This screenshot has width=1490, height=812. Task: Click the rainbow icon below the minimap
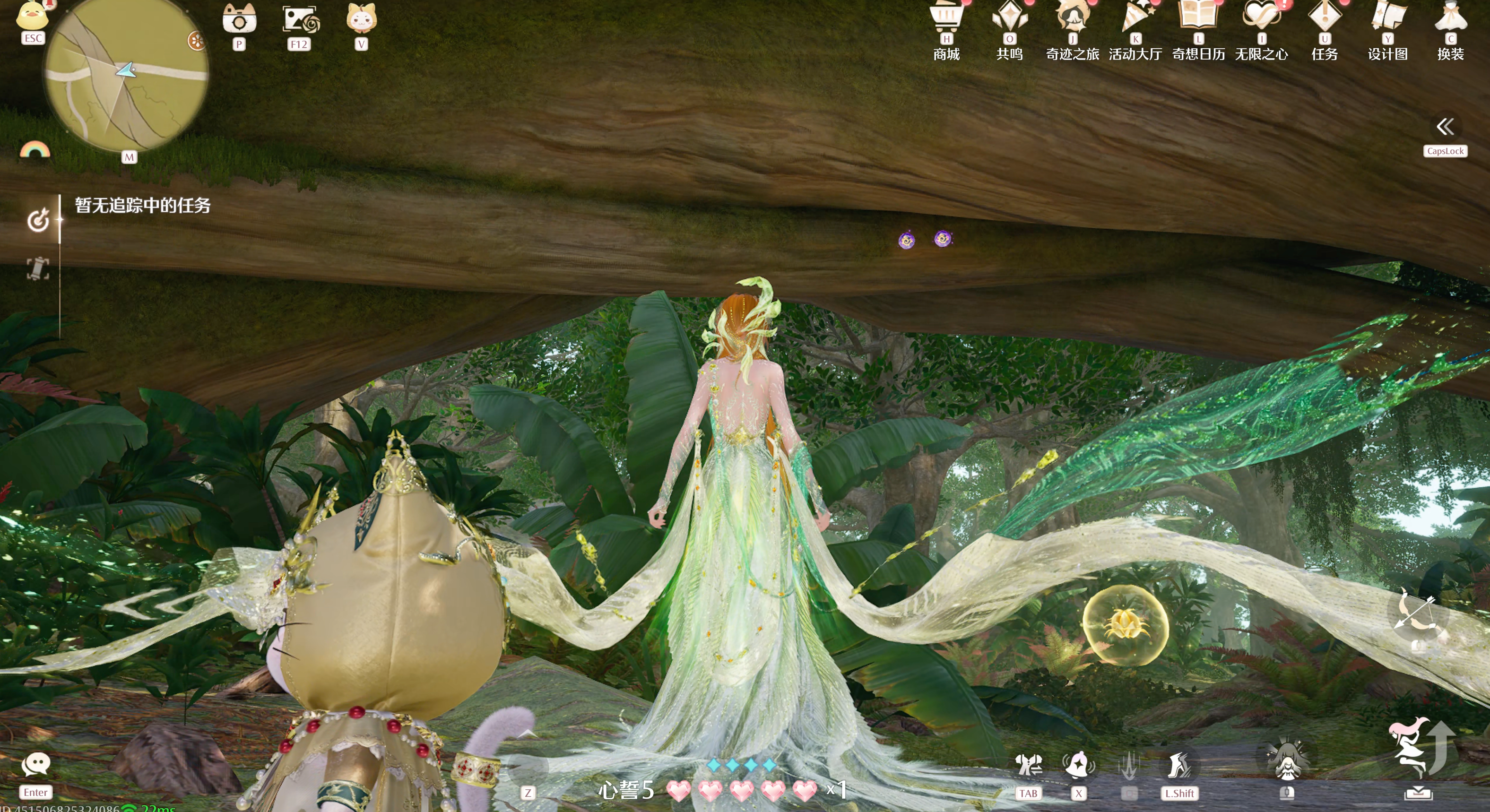(x=35, y=150)
